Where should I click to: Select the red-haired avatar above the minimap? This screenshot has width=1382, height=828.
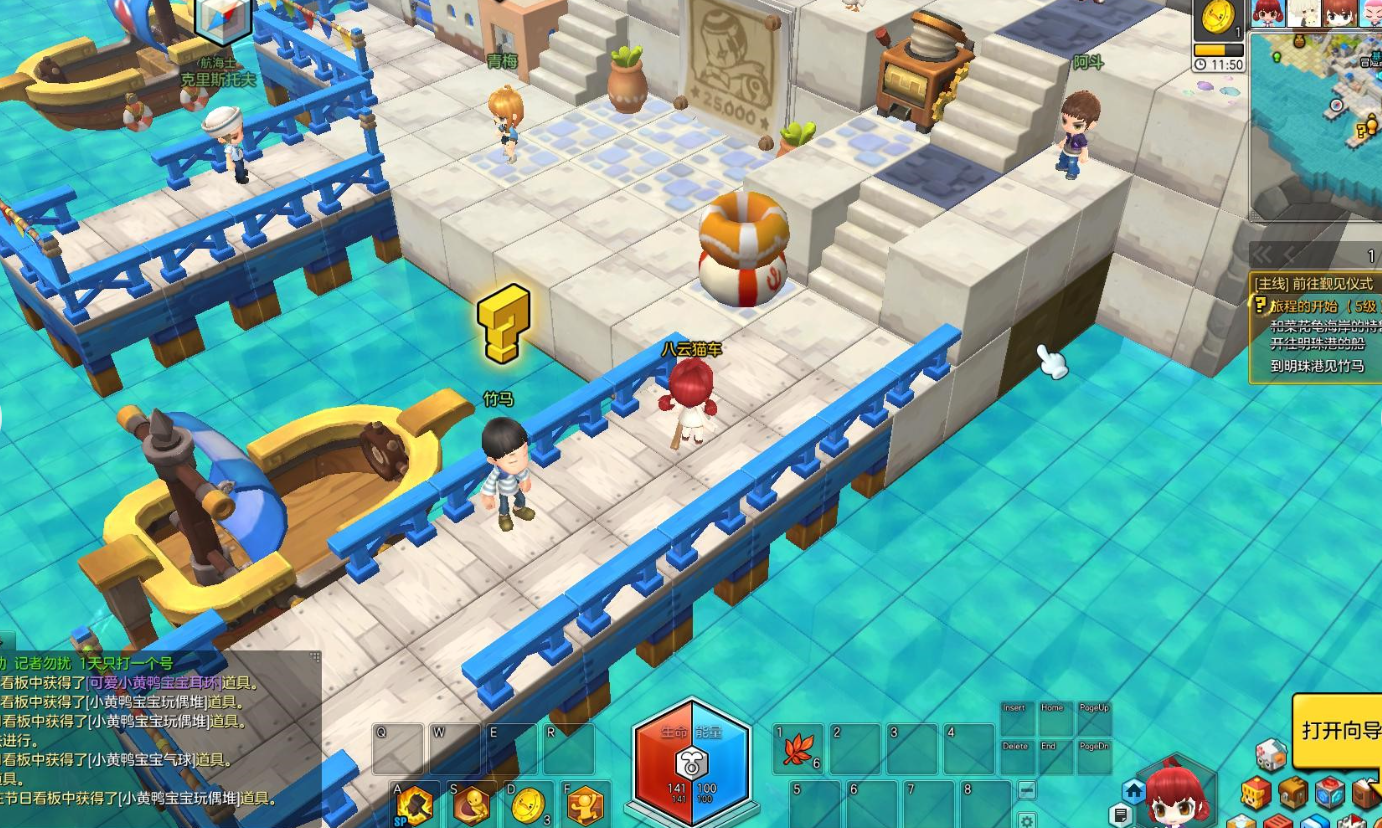point(1268,12)
